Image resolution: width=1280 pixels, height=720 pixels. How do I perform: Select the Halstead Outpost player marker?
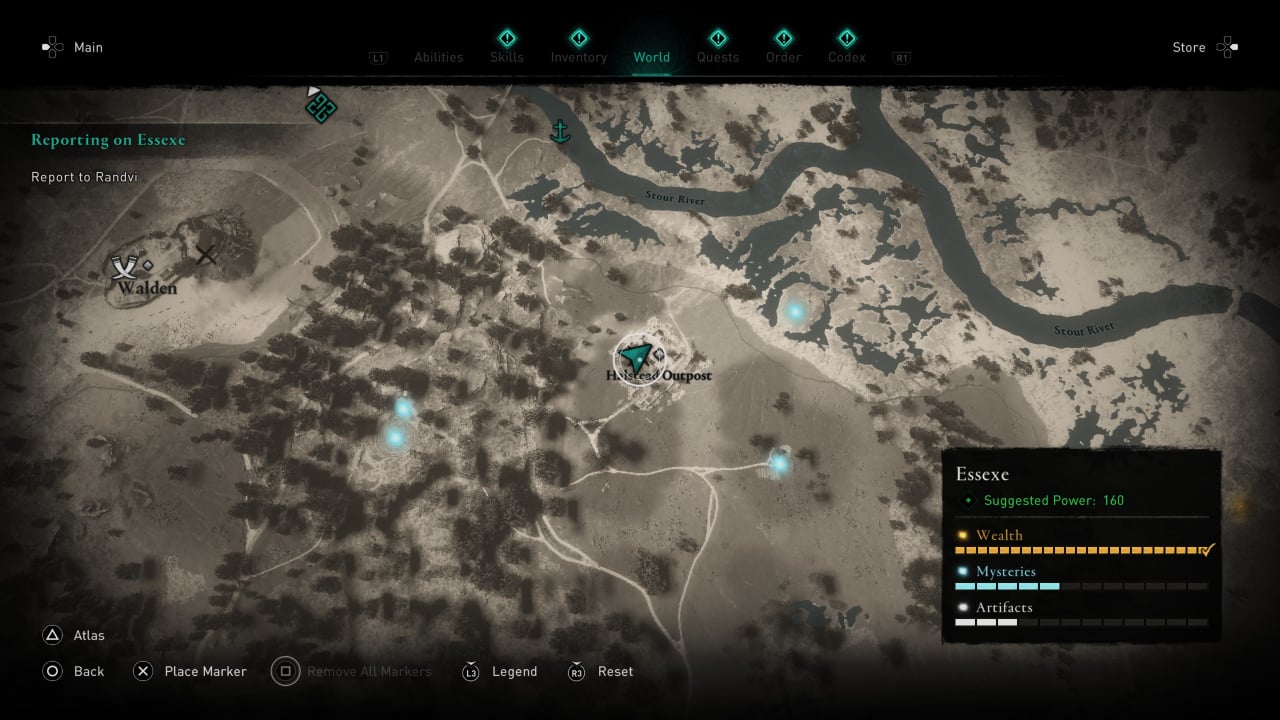(x=634, y=355)
